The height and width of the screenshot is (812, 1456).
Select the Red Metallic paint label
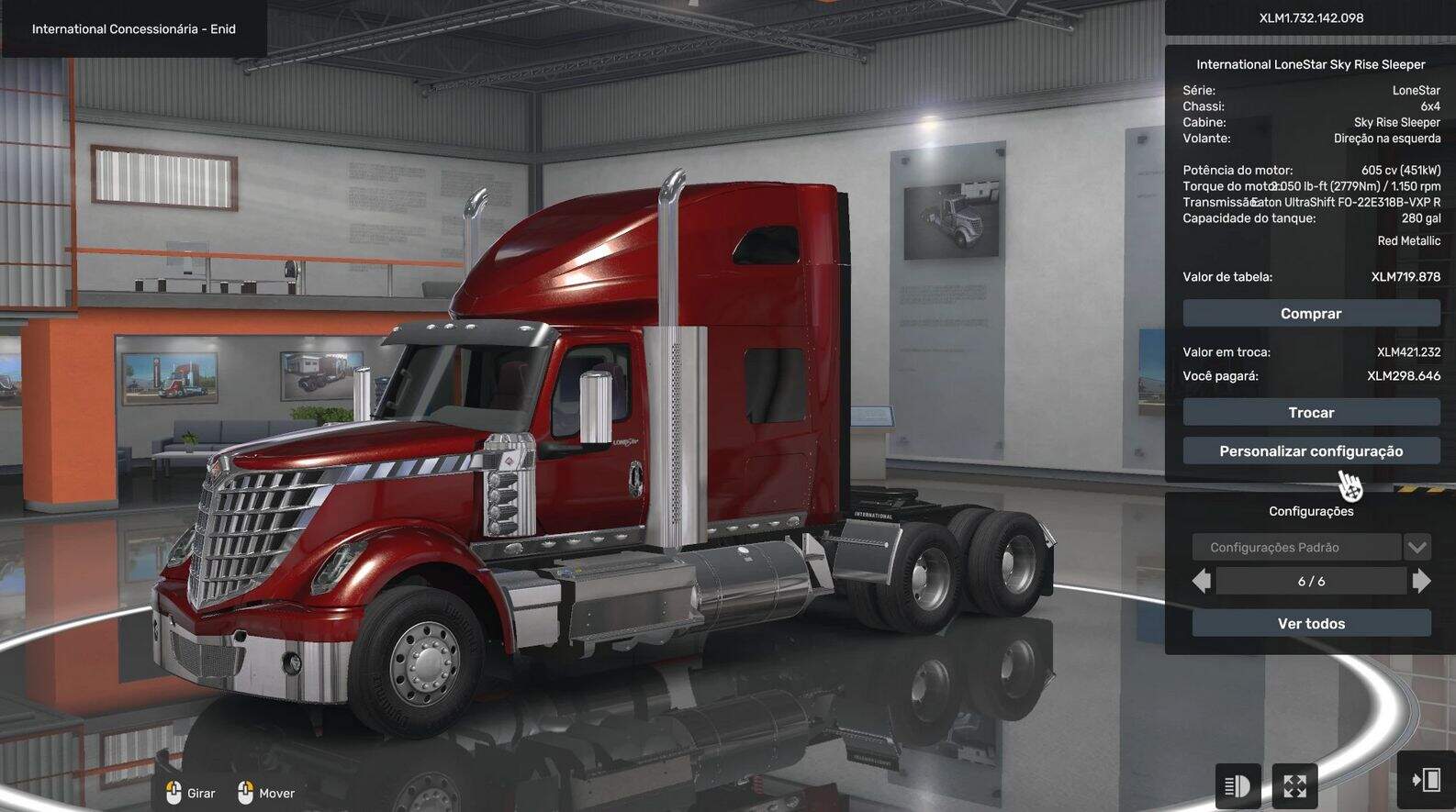1408,239
